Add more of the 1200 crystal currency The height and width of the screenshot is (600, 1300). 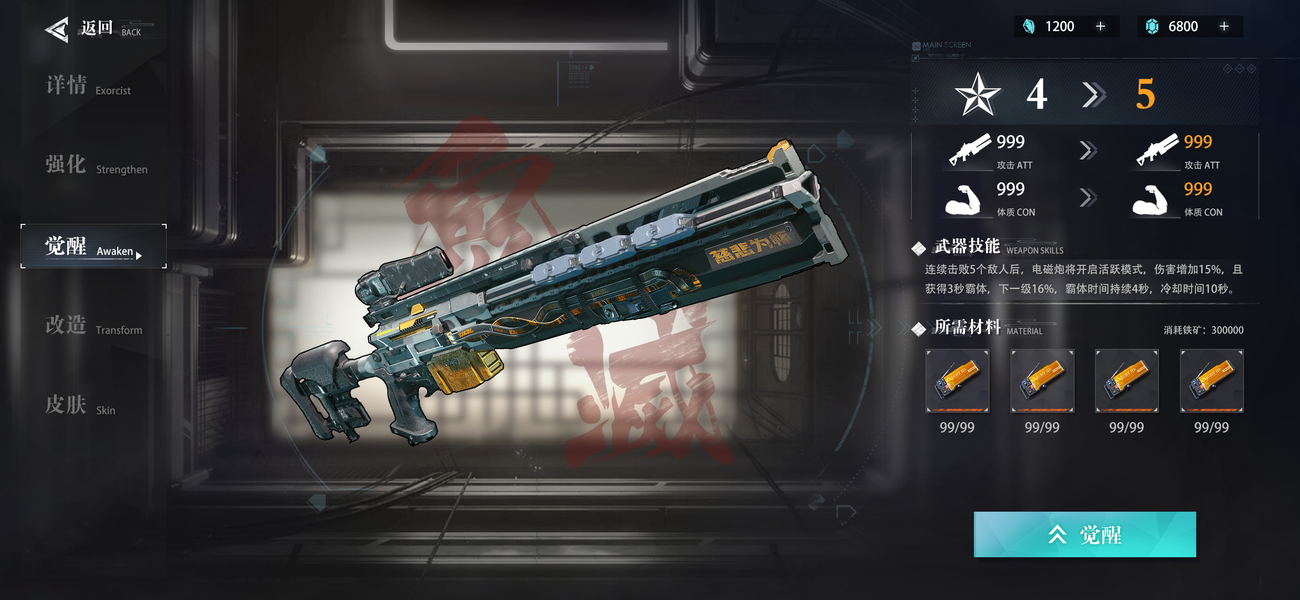[1101, 27]
